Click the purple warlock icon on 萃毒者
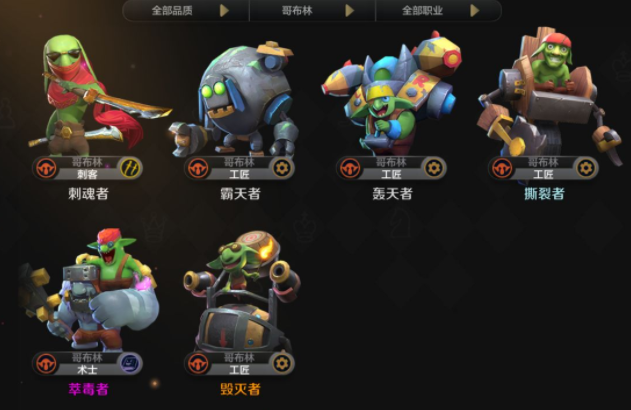Image resolution: width=631 pixels, height=410 pixels. [131, 362]
